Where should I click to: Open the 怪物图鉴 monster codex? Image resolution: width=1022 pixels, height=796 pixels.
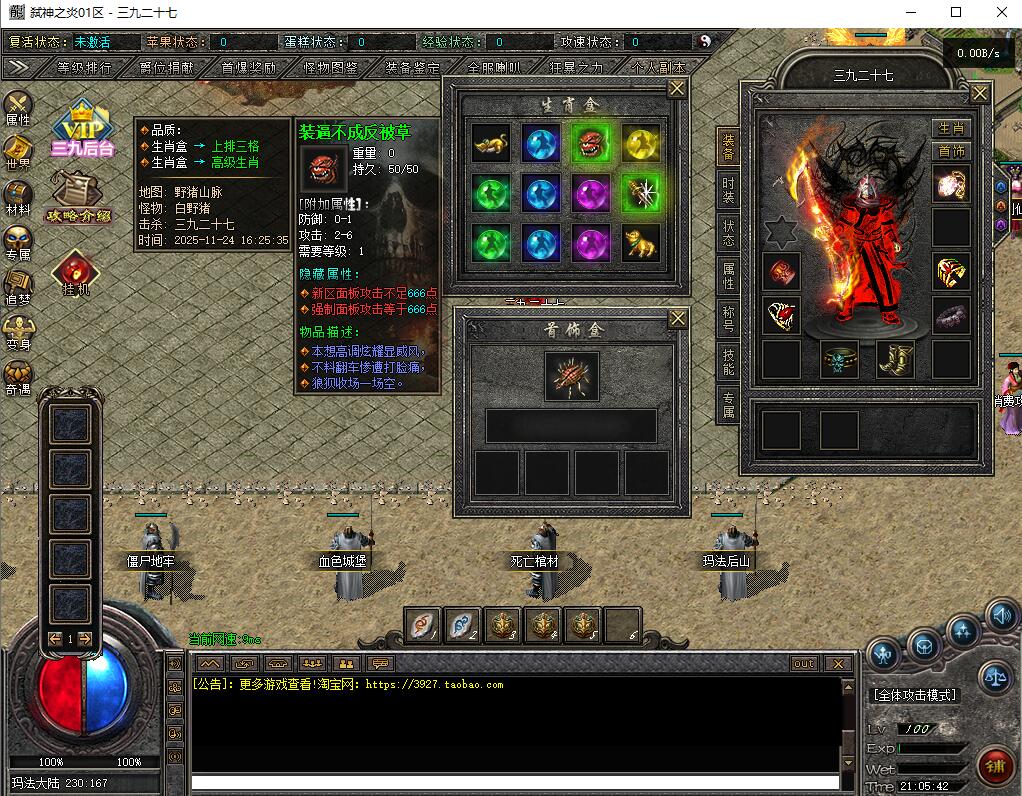coord(330,68)
